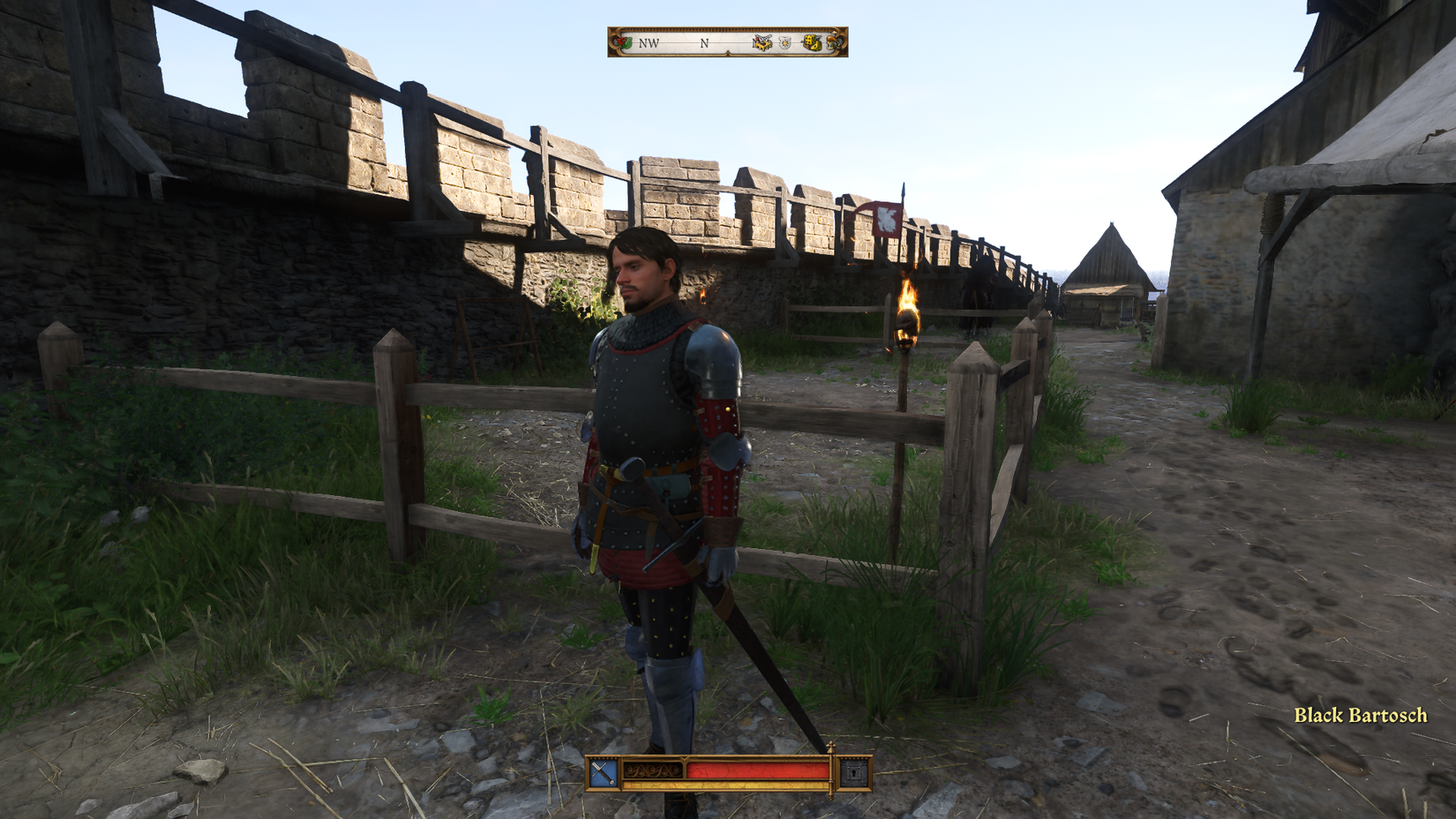Screen dimensions: 1456x819
Task: Click the gold pointer beneath the compass strip
Action: click(728, 55)
